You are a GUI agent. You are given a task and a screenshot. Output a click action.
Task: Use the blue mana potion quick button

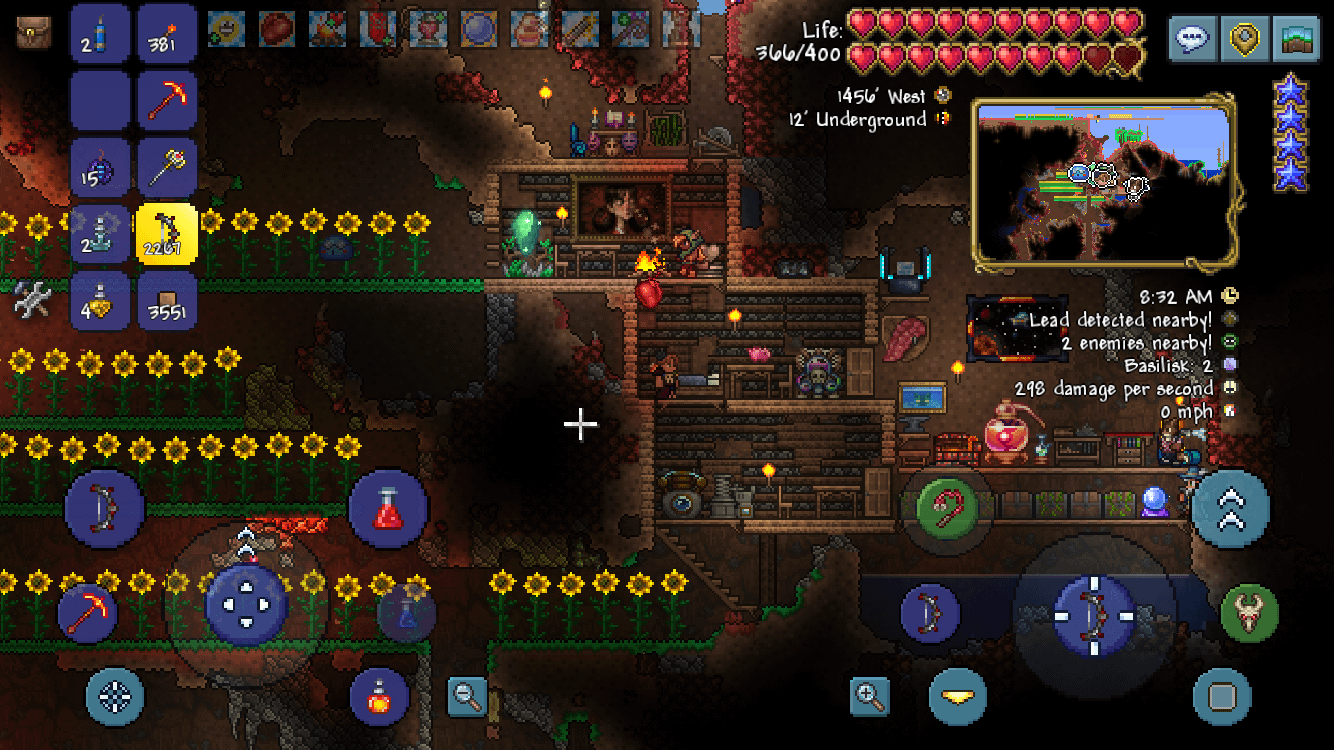pos(406,612)
